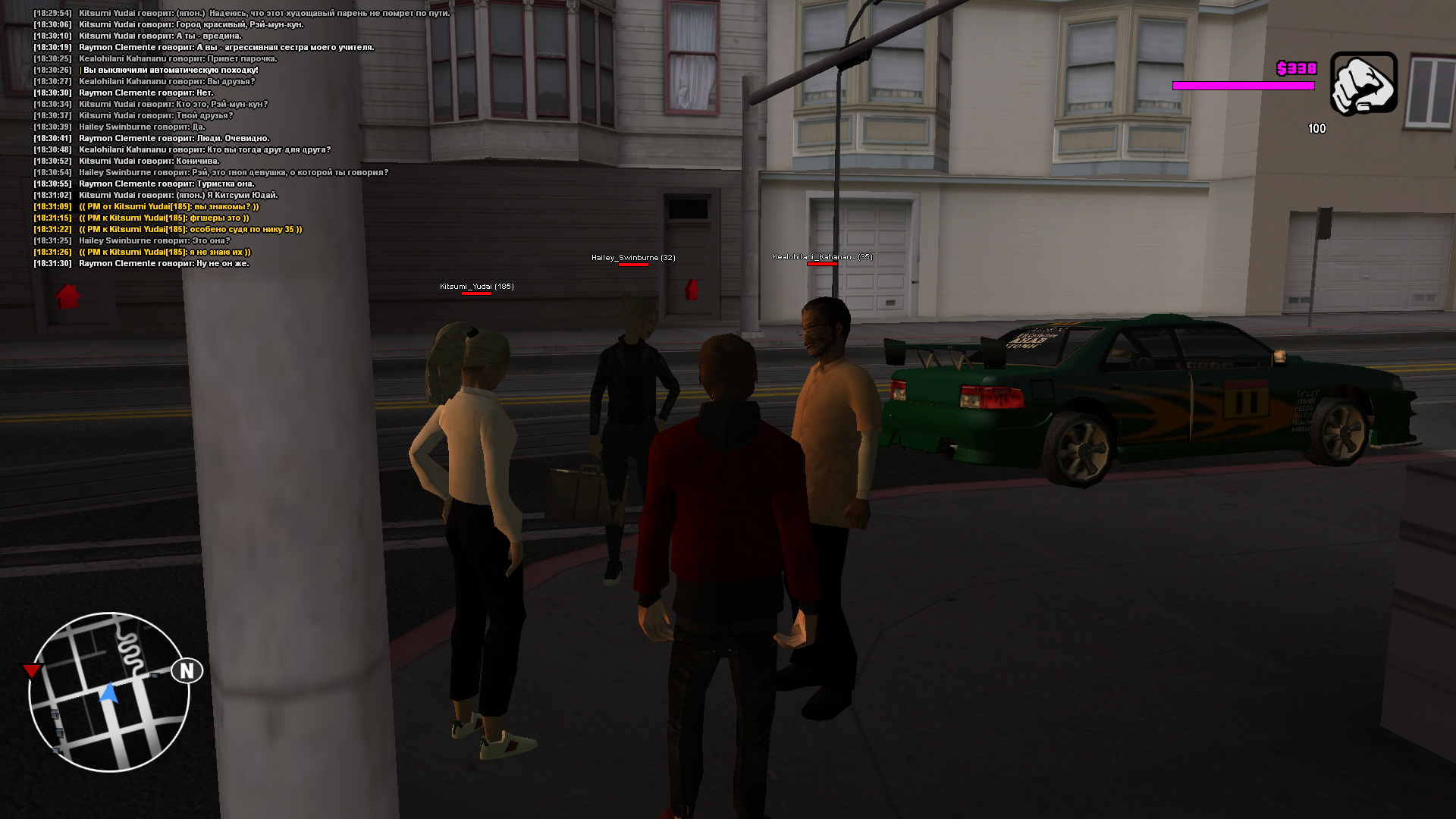1456x819 pixels.
Task: Click the red triangle marker on minimap
Action: [32, 671]
